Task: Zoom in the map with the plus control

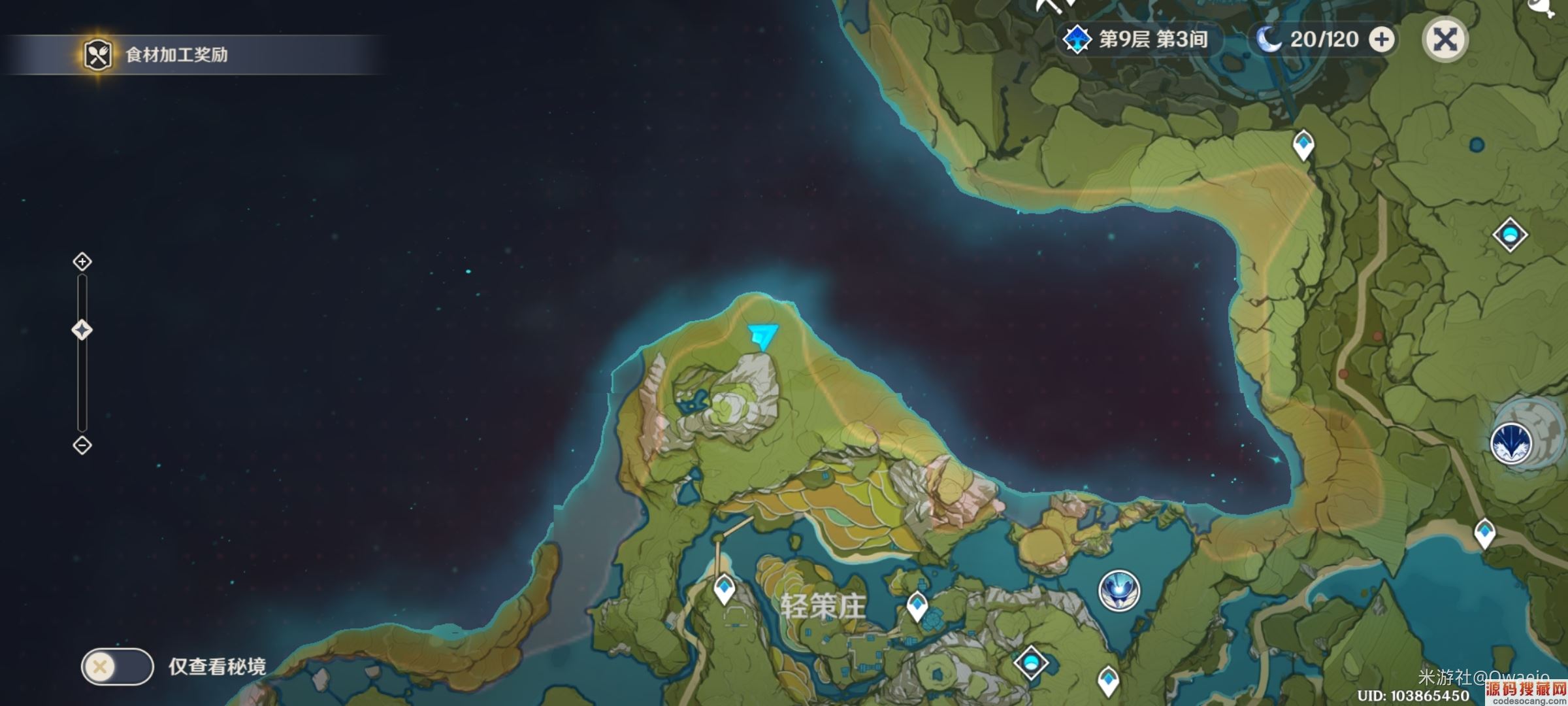Action: coord(82,262)
